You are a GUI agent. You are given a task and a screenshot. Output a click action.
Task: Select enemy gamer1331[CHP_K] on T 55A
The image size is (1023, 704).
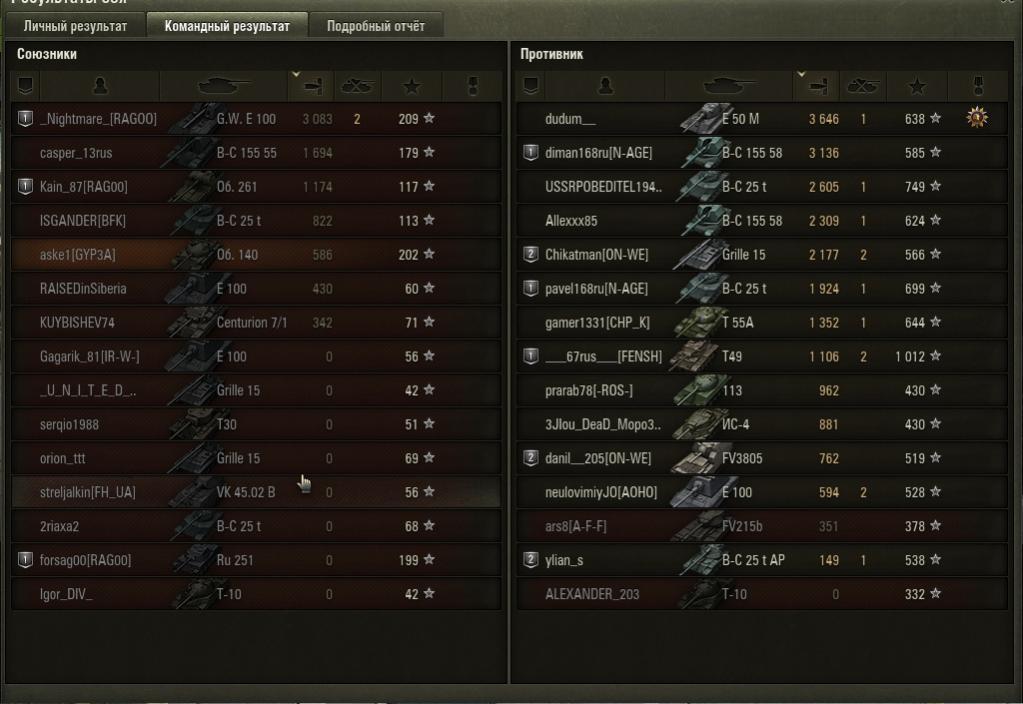pyautogui.click(x=597, y=323)
